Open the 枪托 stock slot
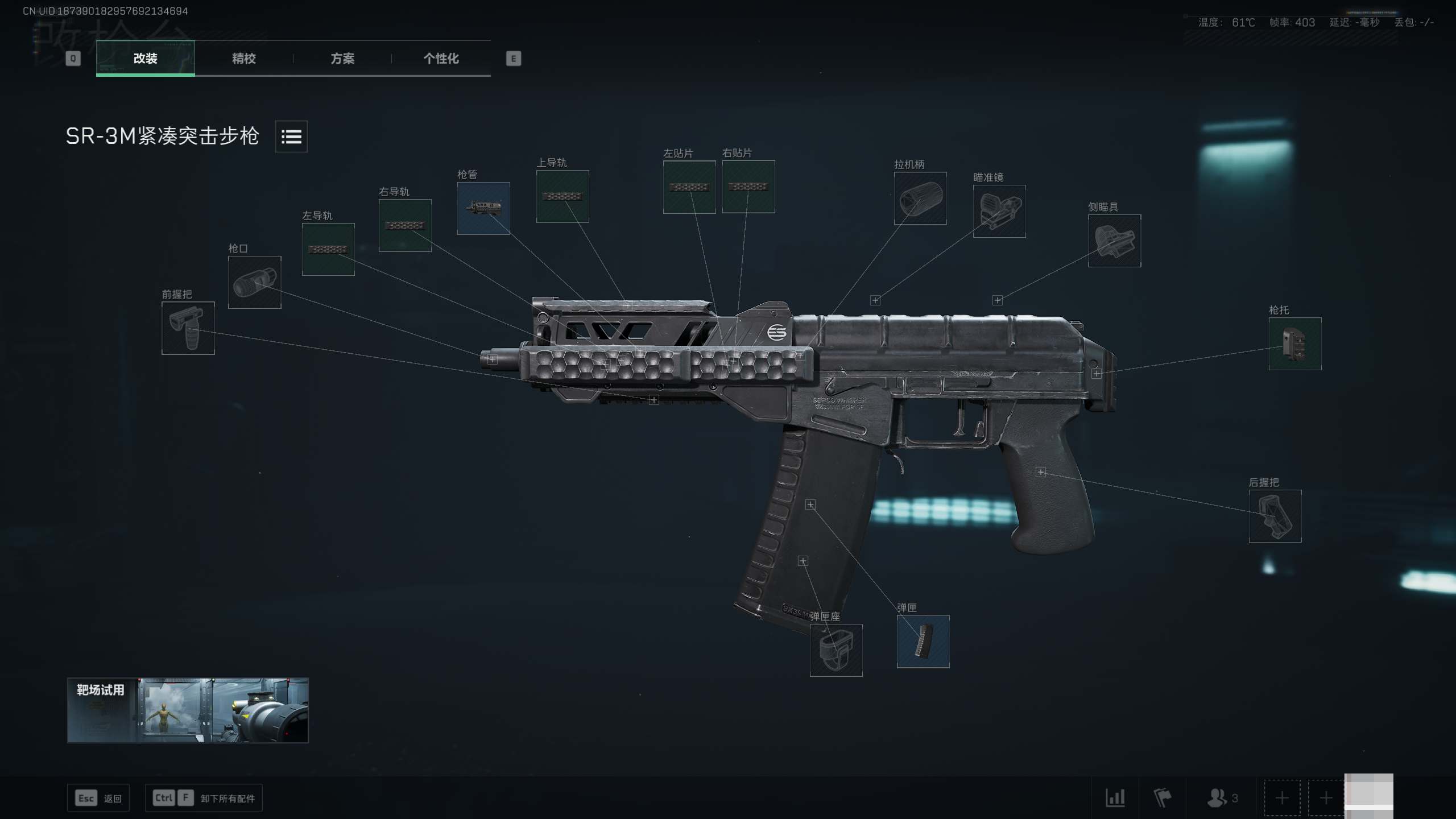 tap(1295, 344)
